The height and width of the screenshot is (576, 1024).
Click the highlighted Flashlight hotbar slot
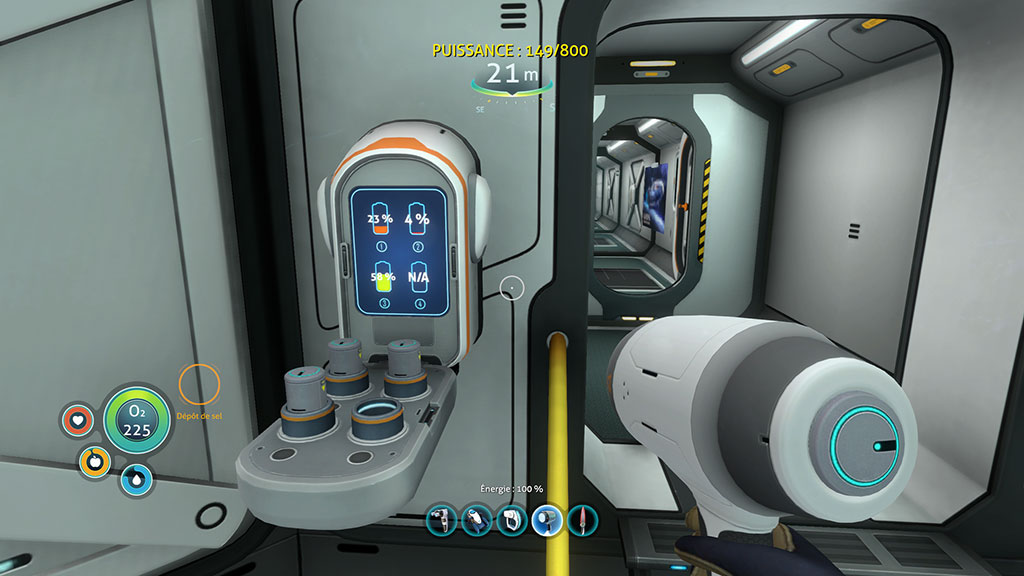547,519
